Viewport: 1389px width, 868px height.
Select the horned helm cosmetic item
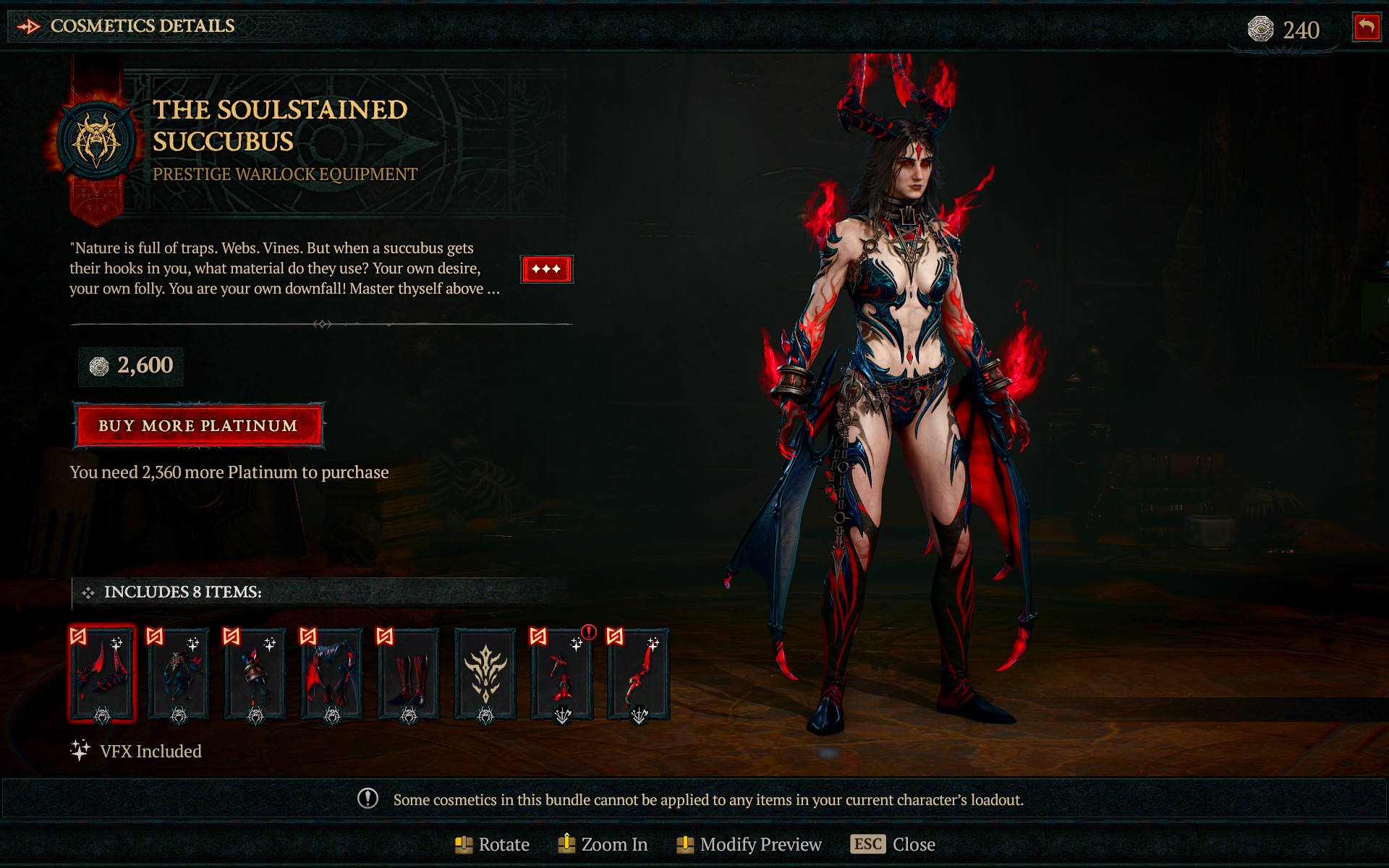click(102, 674)
